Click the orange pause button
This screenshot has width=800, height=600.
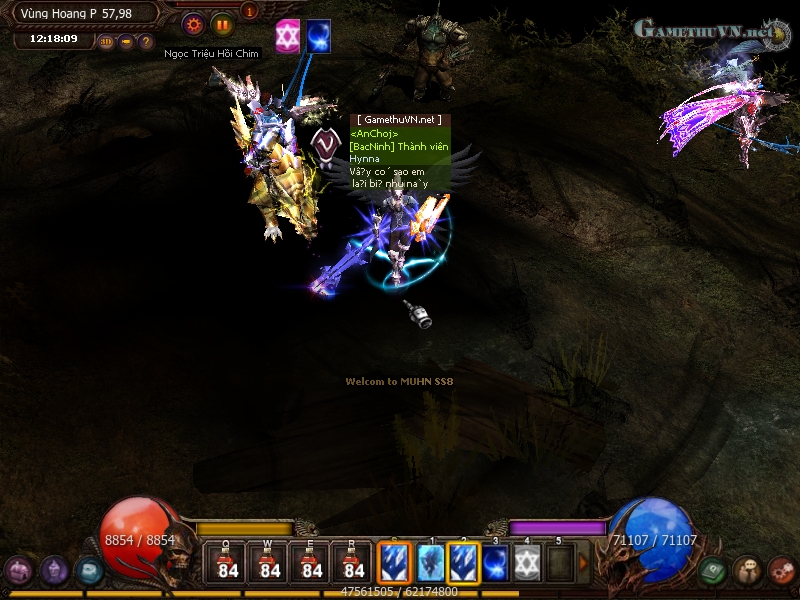222,25
